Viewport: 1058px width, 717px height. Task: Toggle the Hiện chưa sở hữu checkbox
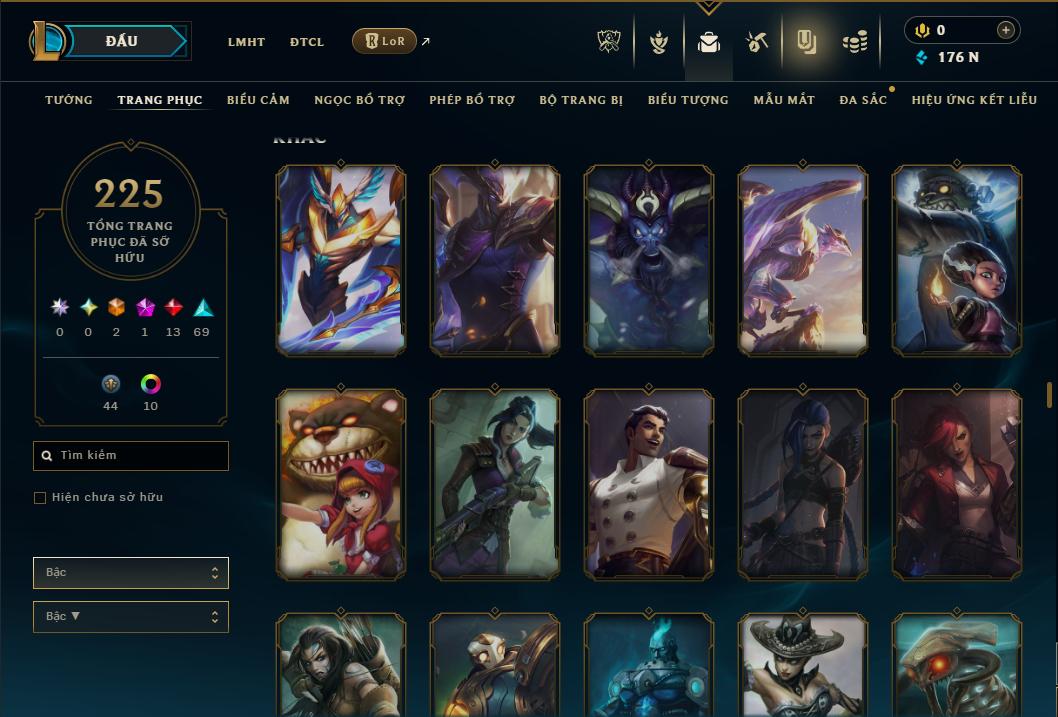pos(40,498)
